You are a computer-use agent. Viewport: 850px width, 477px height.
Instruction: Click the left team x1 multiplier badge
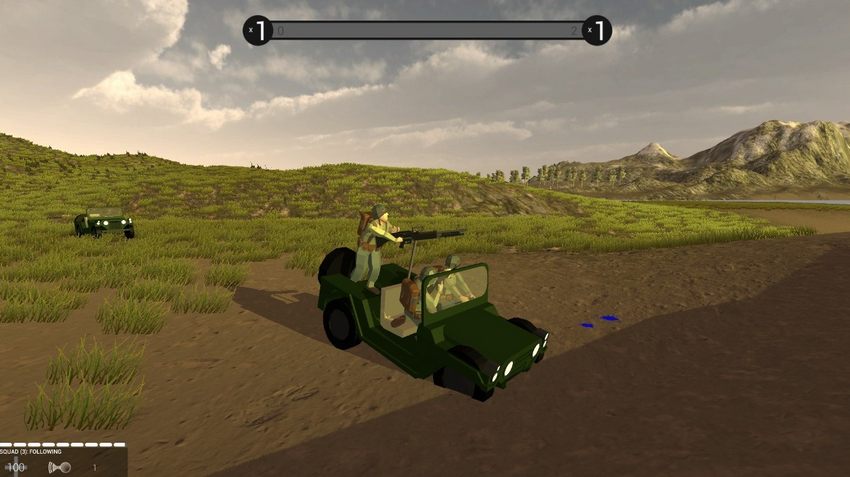click(x=258, y=31)
